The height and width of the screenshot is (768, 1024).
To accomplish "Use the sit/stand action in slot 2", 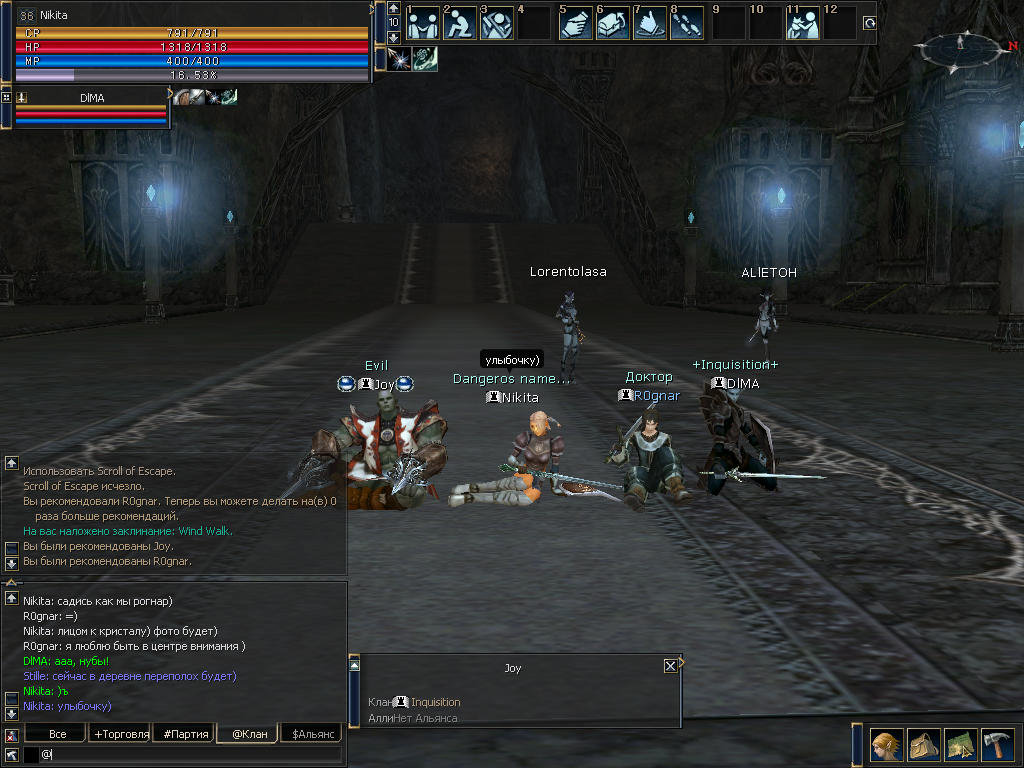I will 460,24.
